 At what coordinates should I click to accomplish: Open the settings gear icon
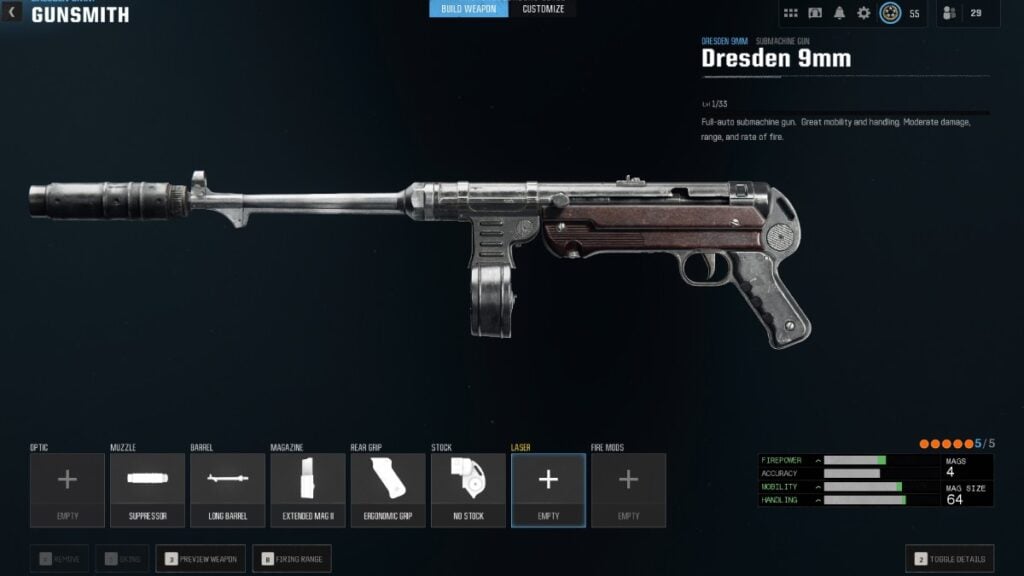point(864,13)
